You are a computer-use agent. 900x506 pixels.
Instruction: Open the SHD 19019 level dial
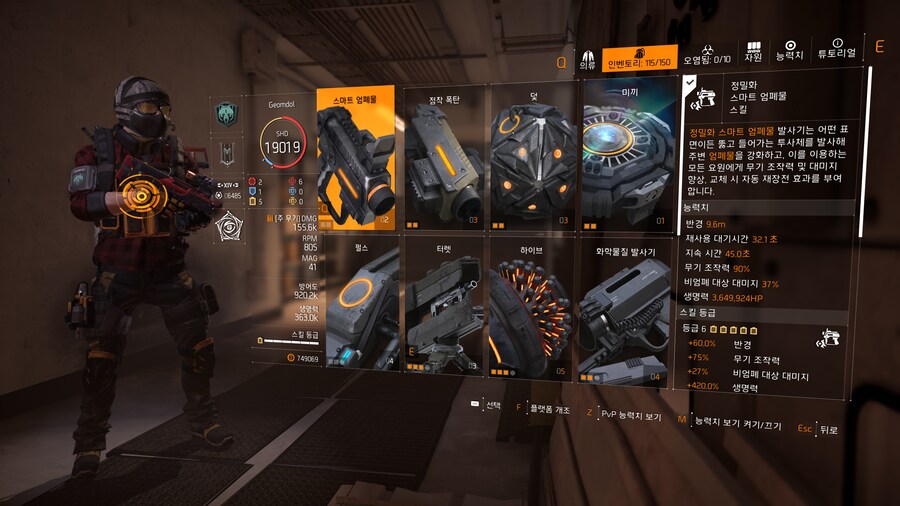pos(282,146)
